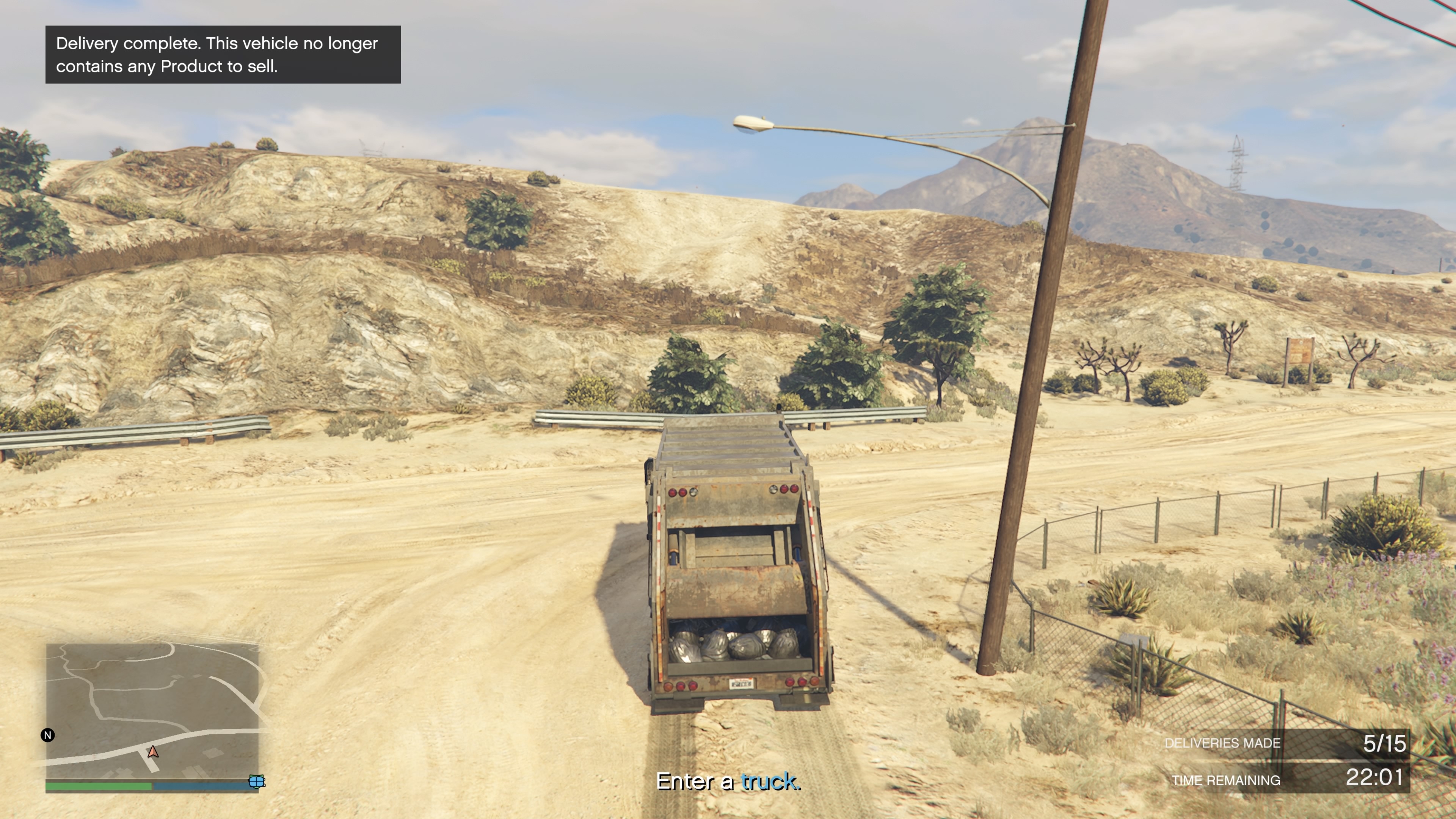Select the north N compass marker
This screenshot has height=819, width=1456.
pyautogui.click(x=48, y=735)
